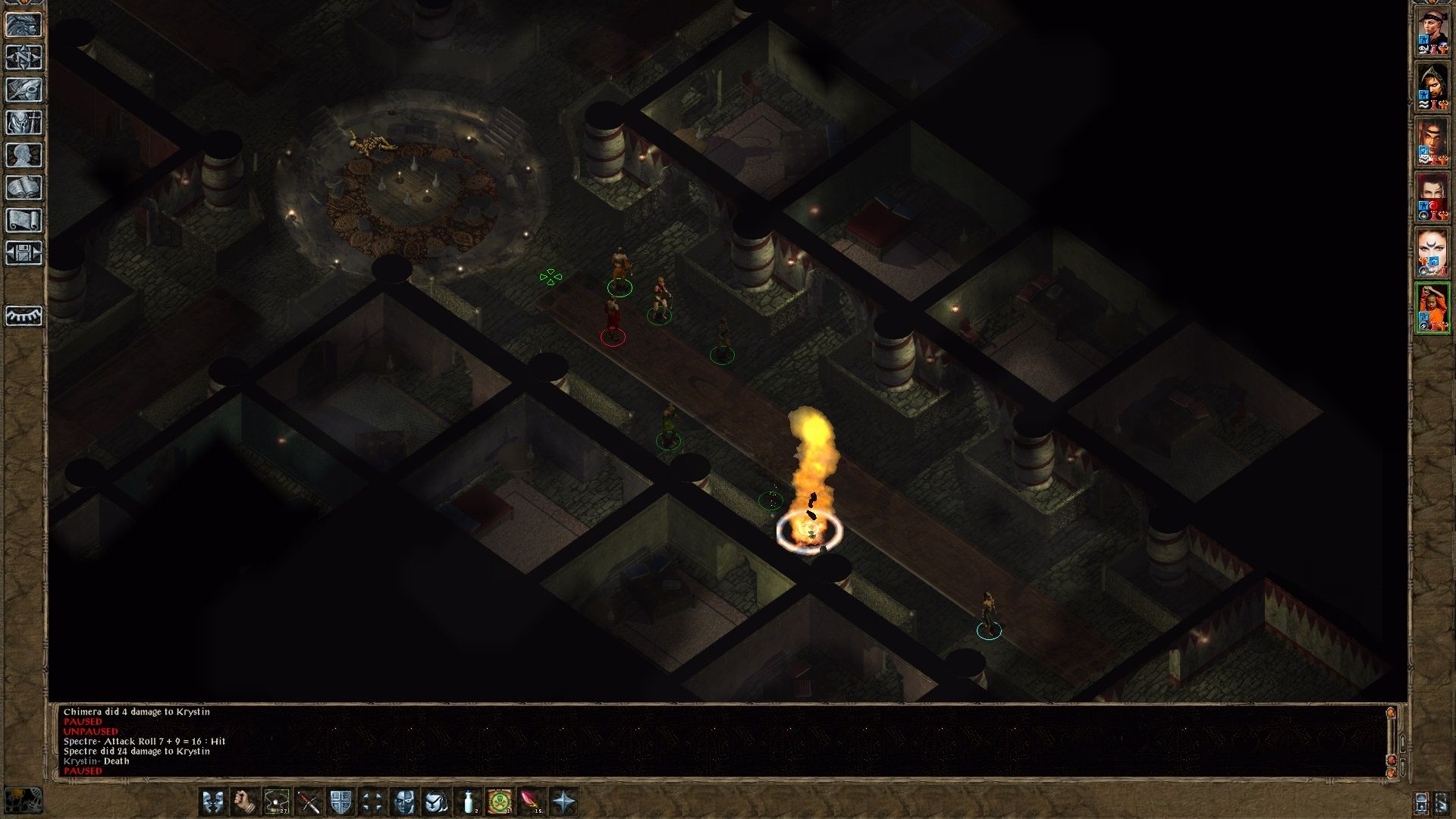Choose the fist weapon slot
The width and height of the screenshot is (1456, 819).
point(244,802)
